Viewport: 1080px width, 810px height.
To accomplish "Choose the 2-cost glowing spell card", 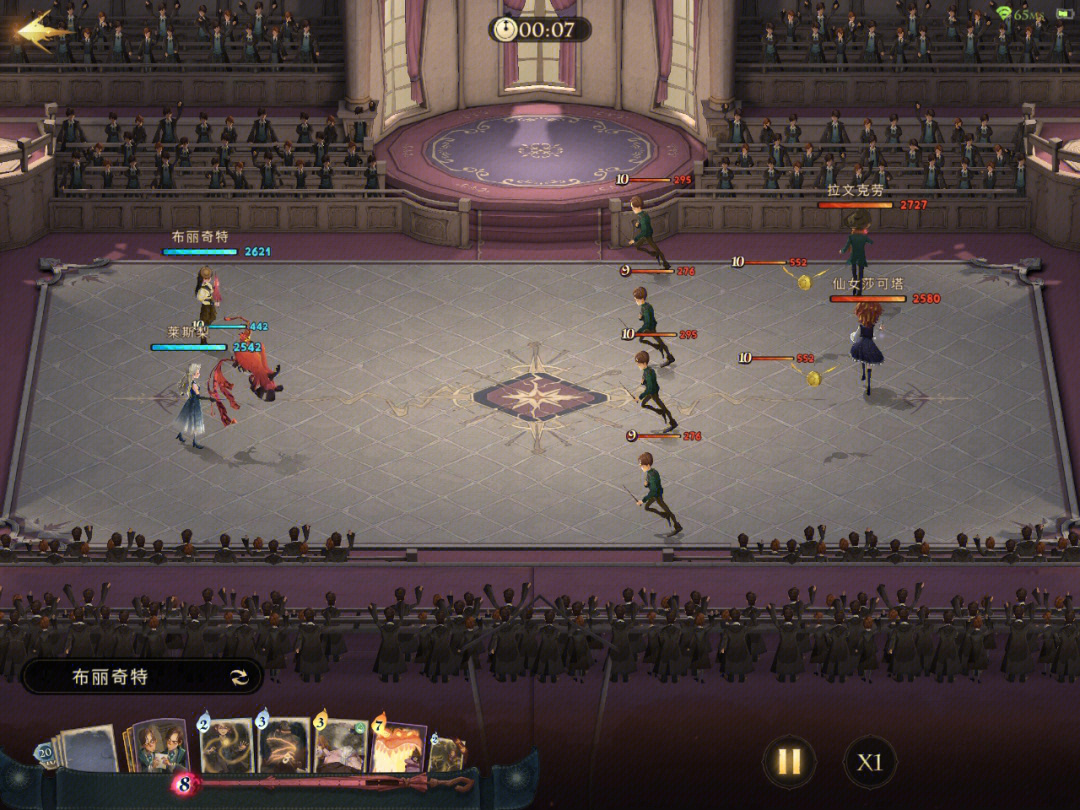I will [x=227, y=747].
